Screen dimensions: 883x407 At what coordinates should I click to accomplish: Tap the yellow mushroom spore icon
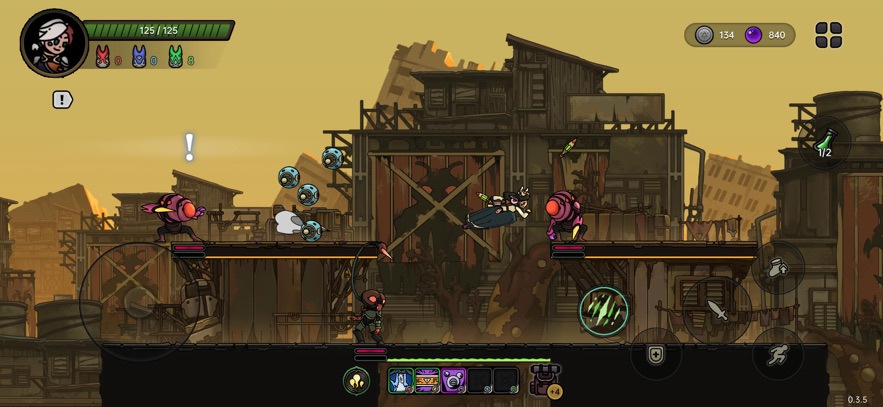[x=357, y=381]
